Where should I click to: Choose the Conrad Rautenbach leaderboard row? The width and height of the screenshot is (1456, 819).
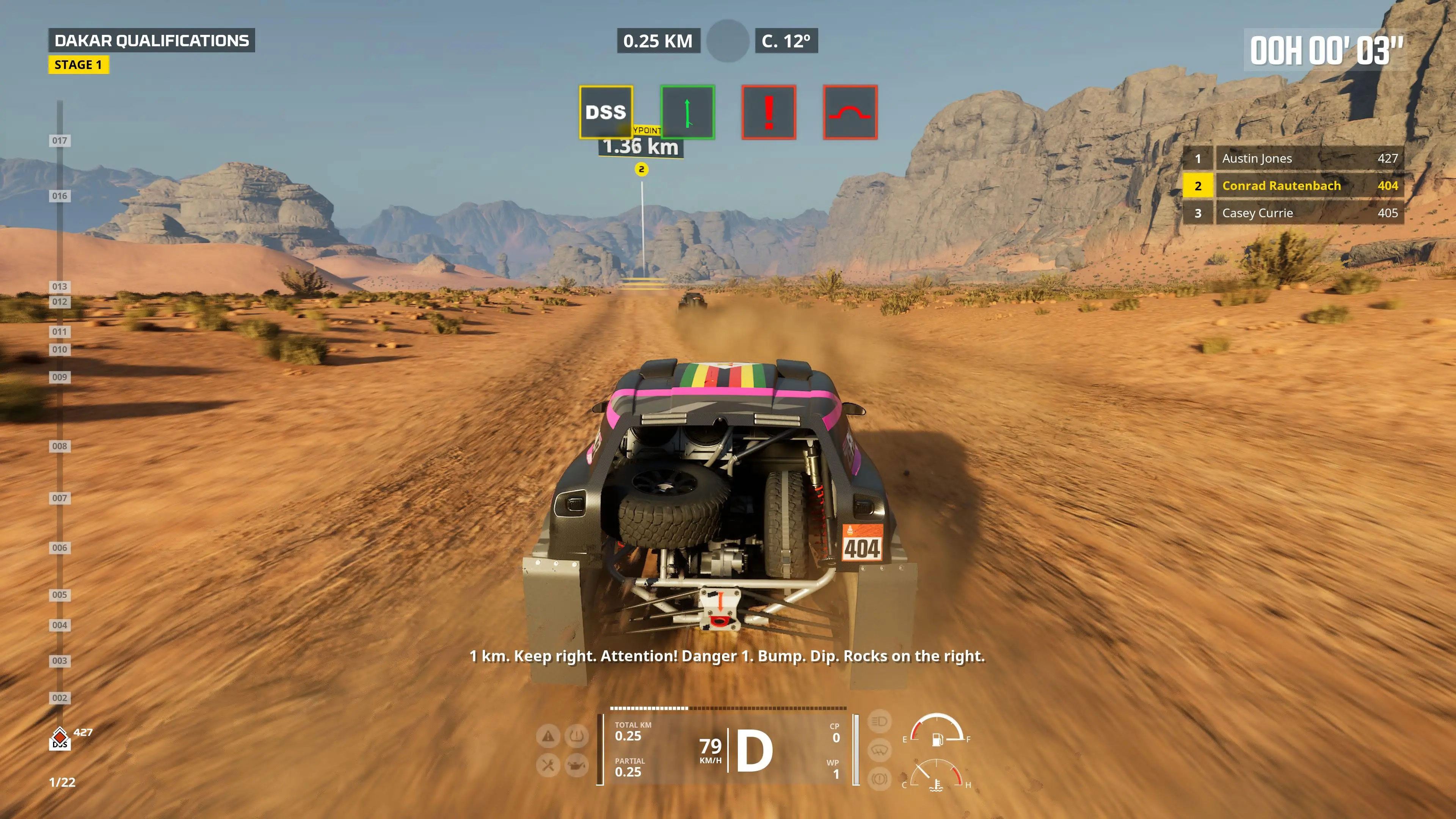[x=1293, y=186]
